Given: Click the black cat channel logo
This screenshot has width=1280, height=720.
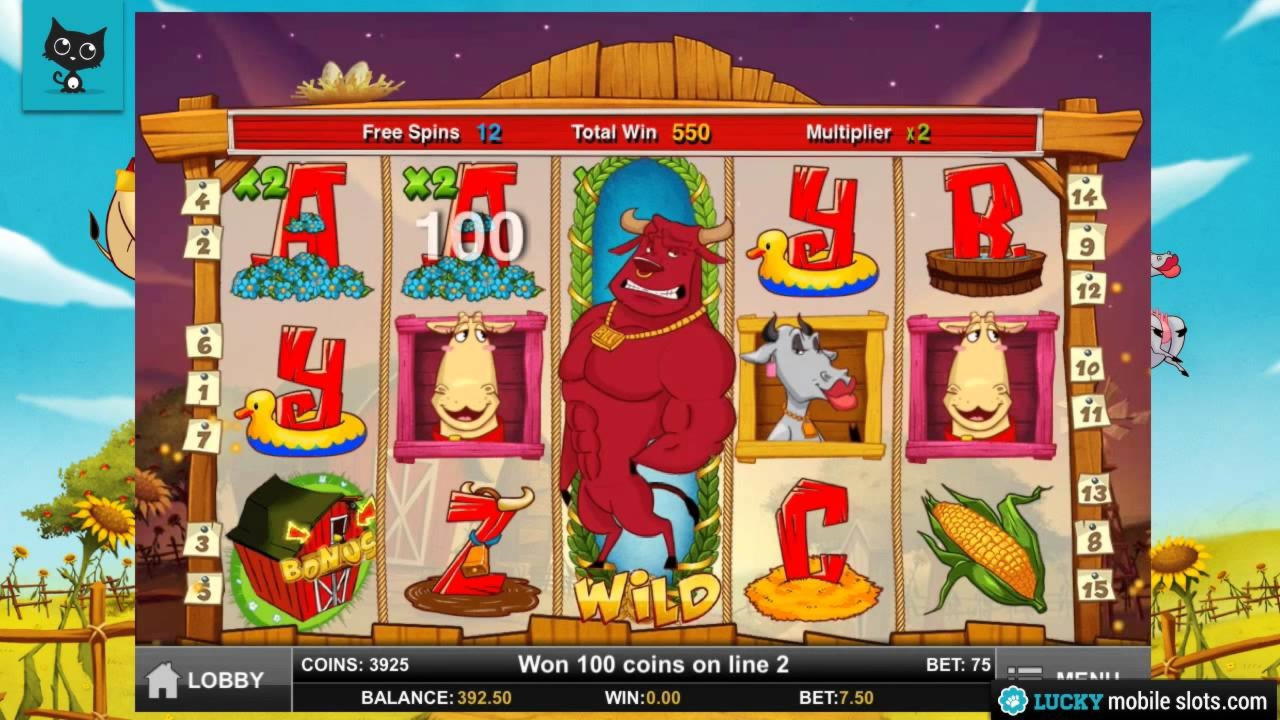Looking at the screenshot, I should pyautogui.click(x=73, y=55).
